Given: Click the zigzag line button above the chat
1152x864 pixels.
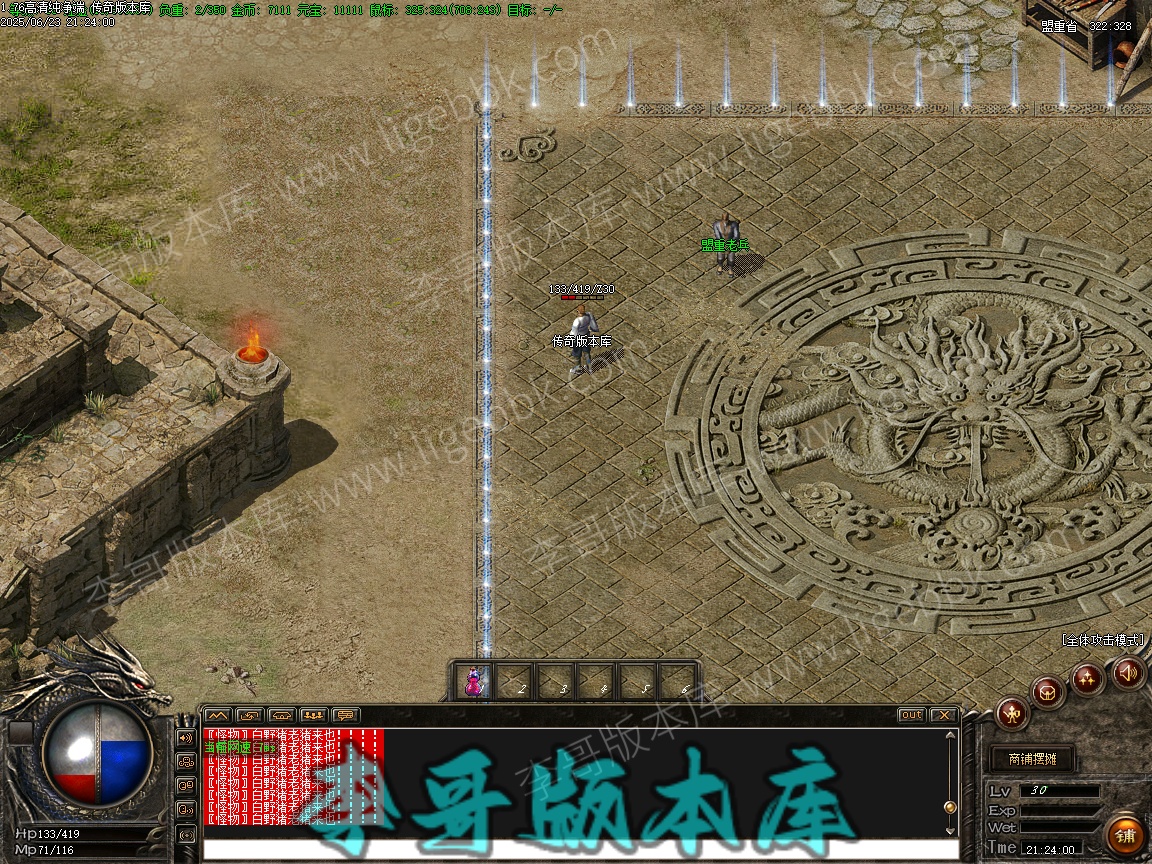Looking at the screenshot, I should tap(217, 715).
